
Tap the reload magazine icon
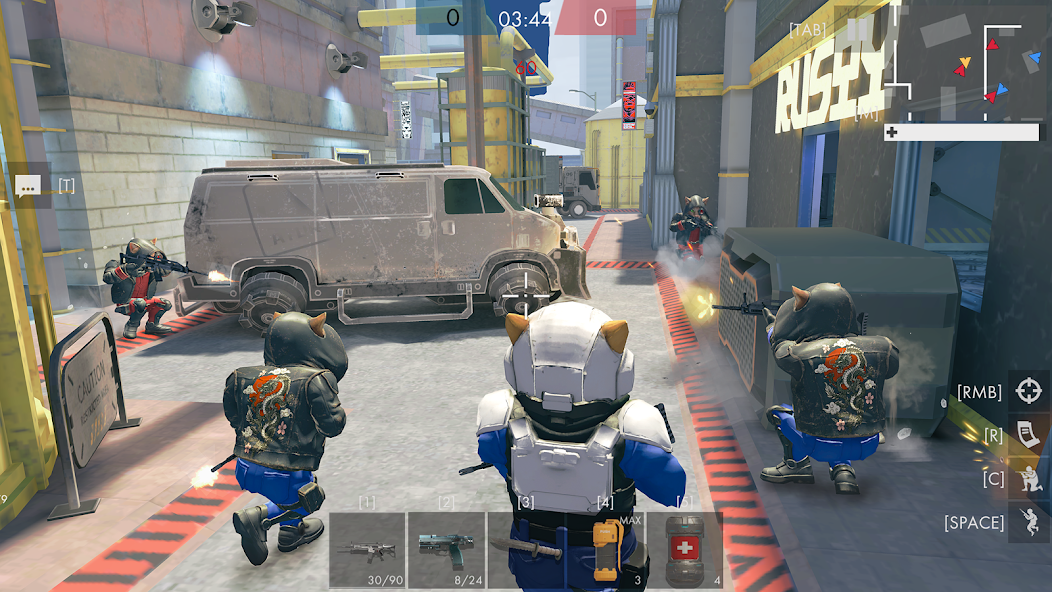[1028, 435]
